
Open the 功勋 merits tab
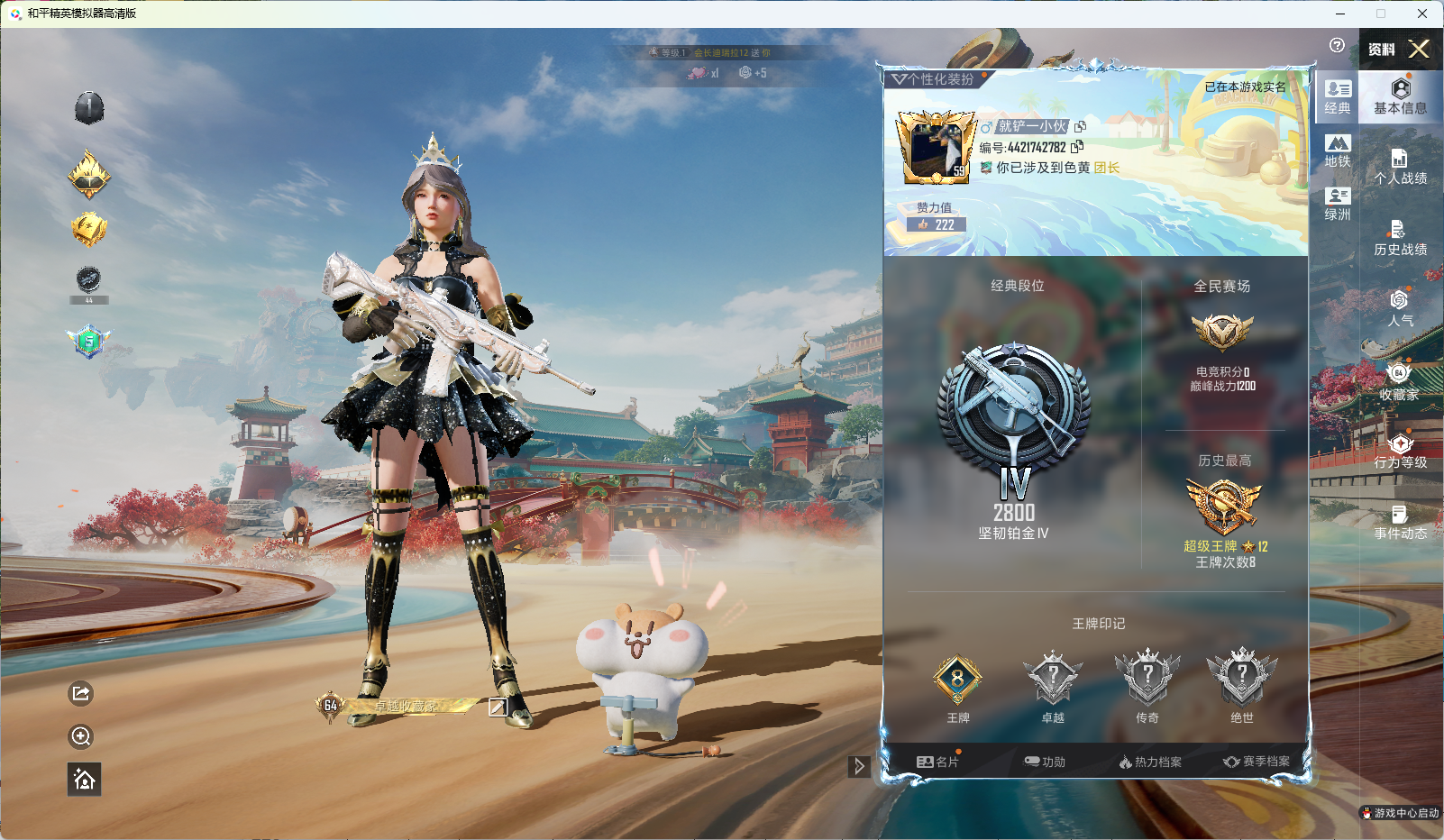click(1045, 762)
